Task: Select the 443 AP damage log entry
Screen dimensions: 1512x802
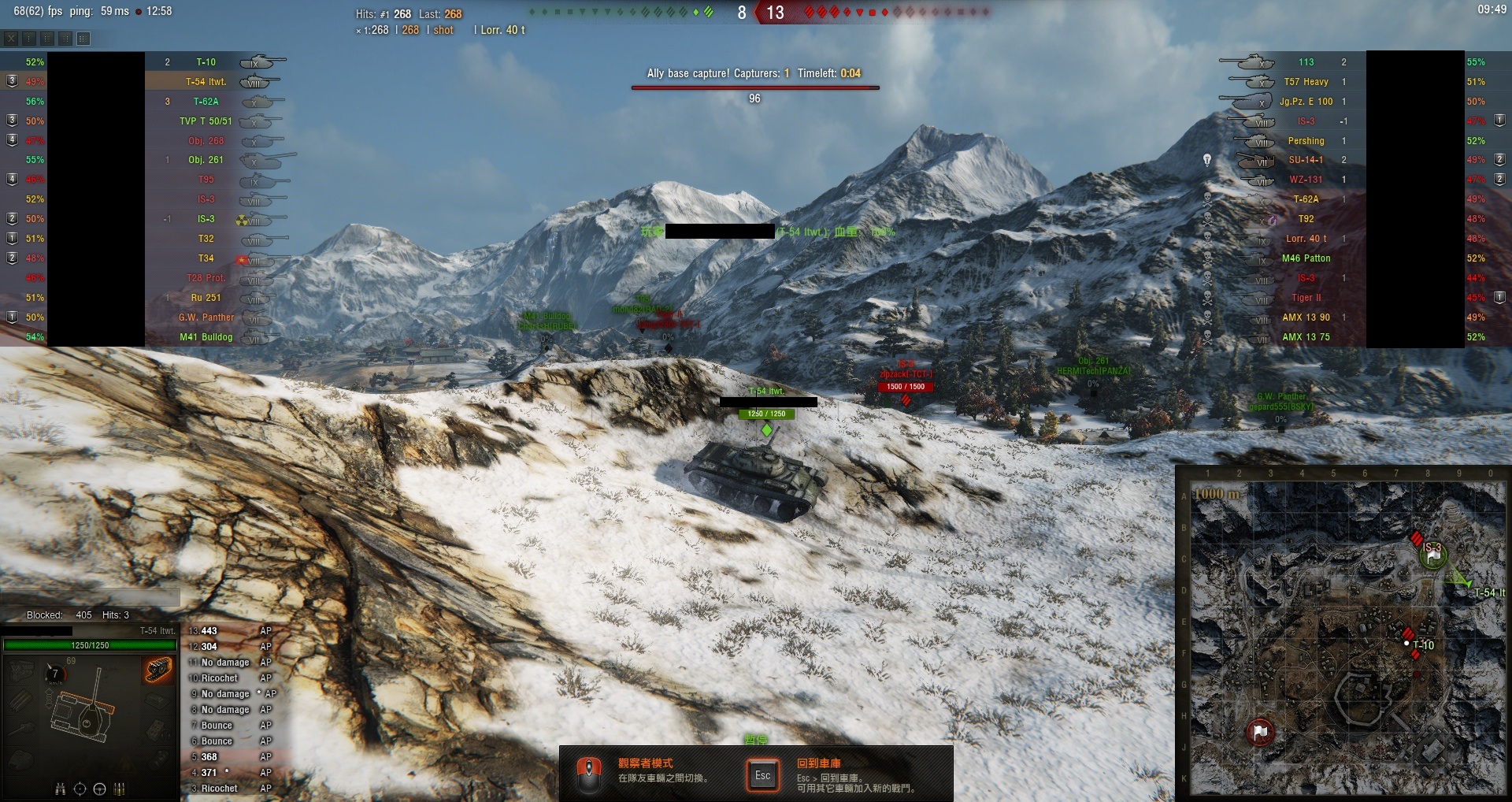Action: pos(228,631)
